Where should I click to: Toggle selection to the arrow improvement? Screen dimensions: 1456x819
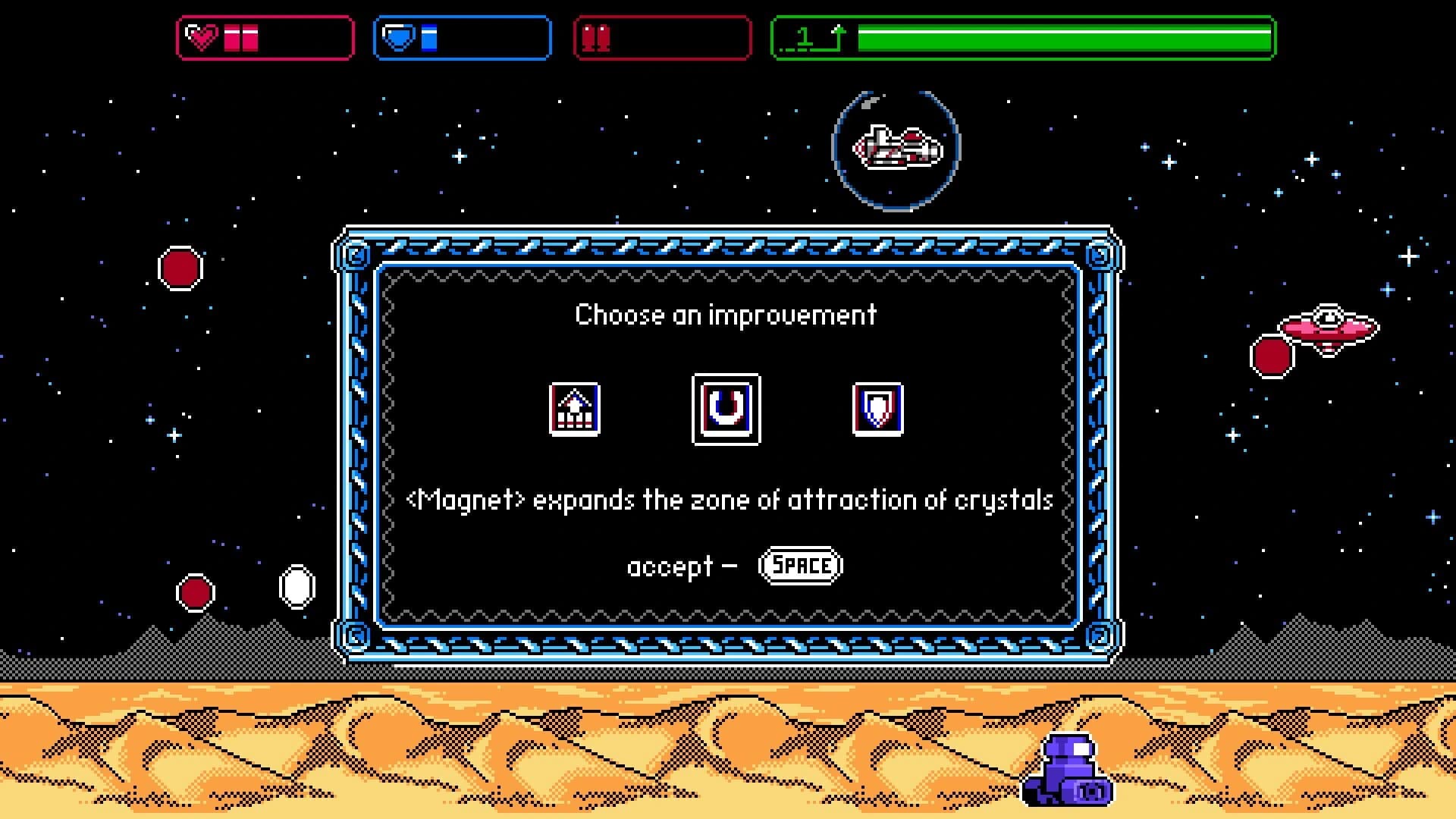574,409
